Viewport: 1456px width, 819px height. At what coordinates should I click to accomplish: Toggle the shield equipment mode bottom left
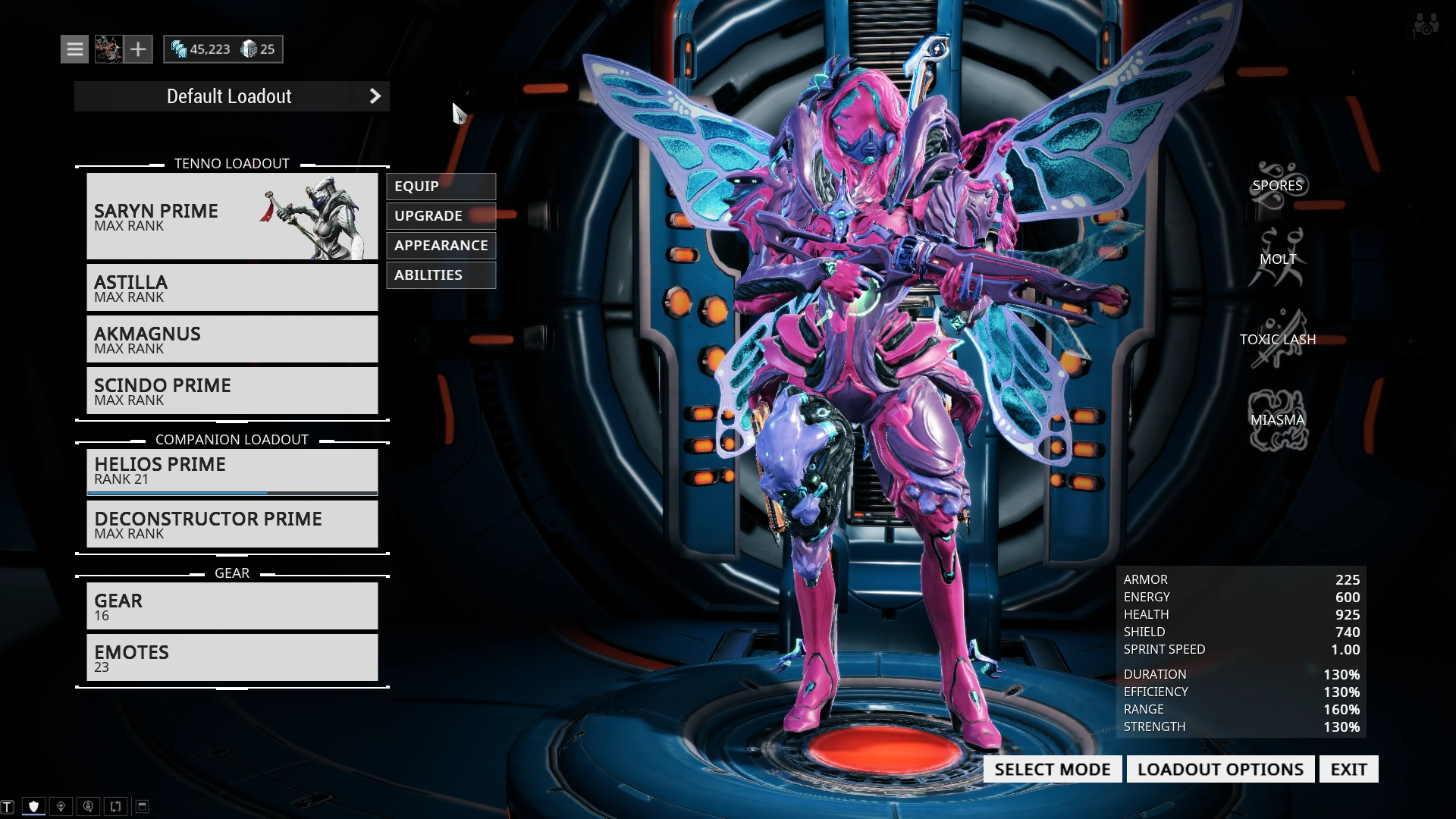coord(33,805)
